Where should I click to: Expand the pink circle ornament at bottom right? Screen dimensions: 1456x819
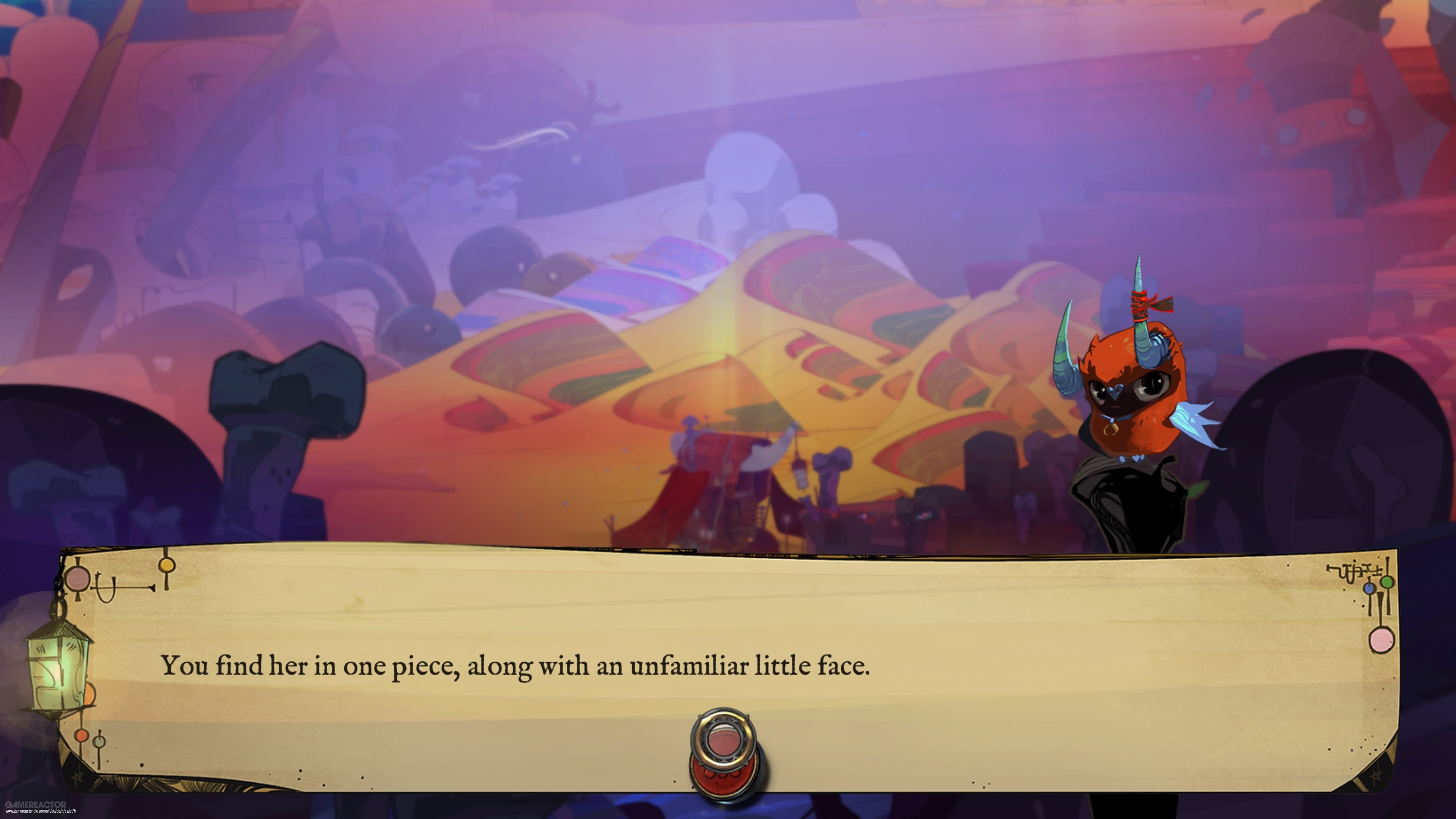pos(1382,640)
